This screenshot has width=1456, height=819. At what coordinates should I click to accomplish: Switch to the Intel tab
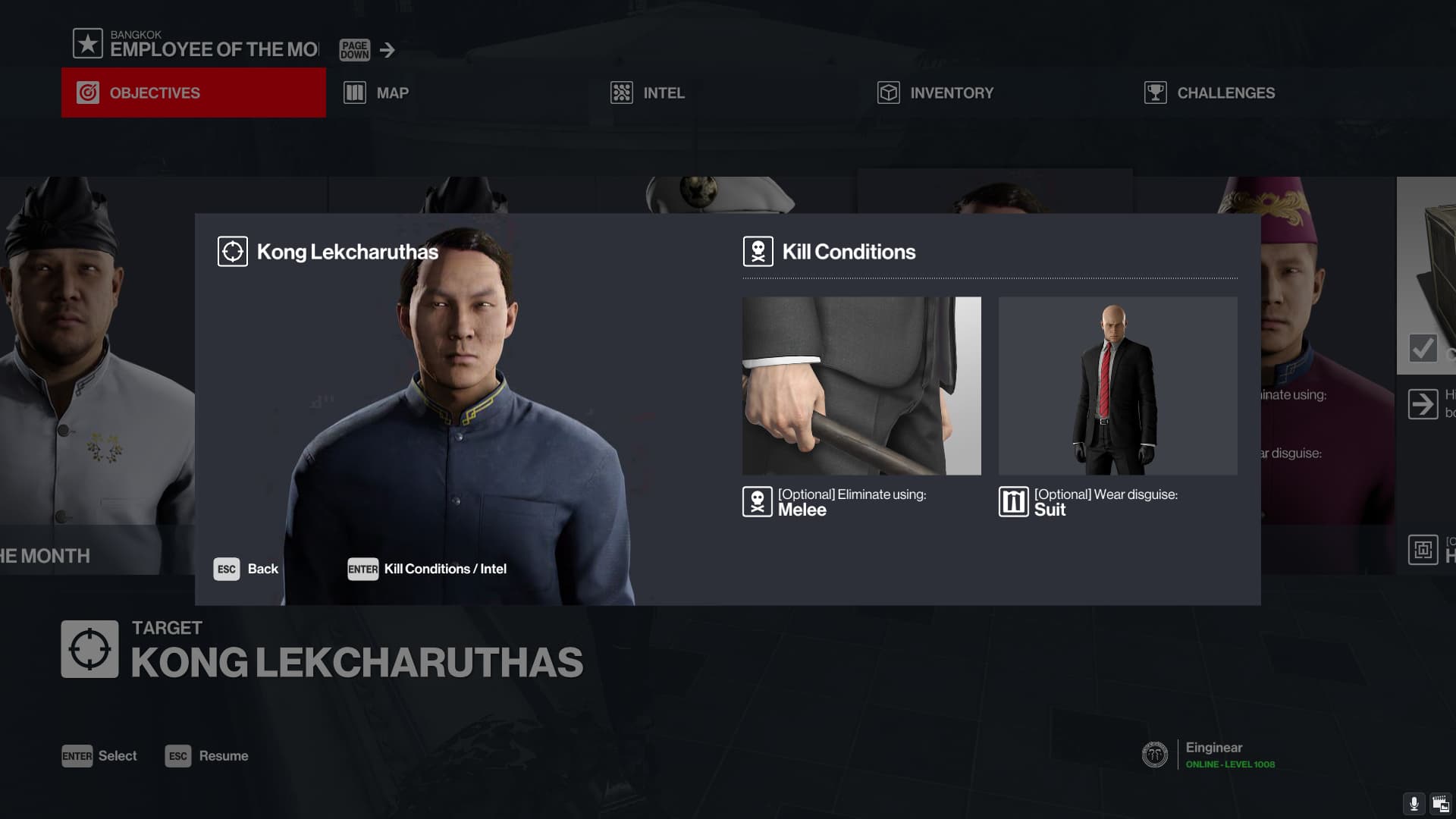tap(648, 93)
